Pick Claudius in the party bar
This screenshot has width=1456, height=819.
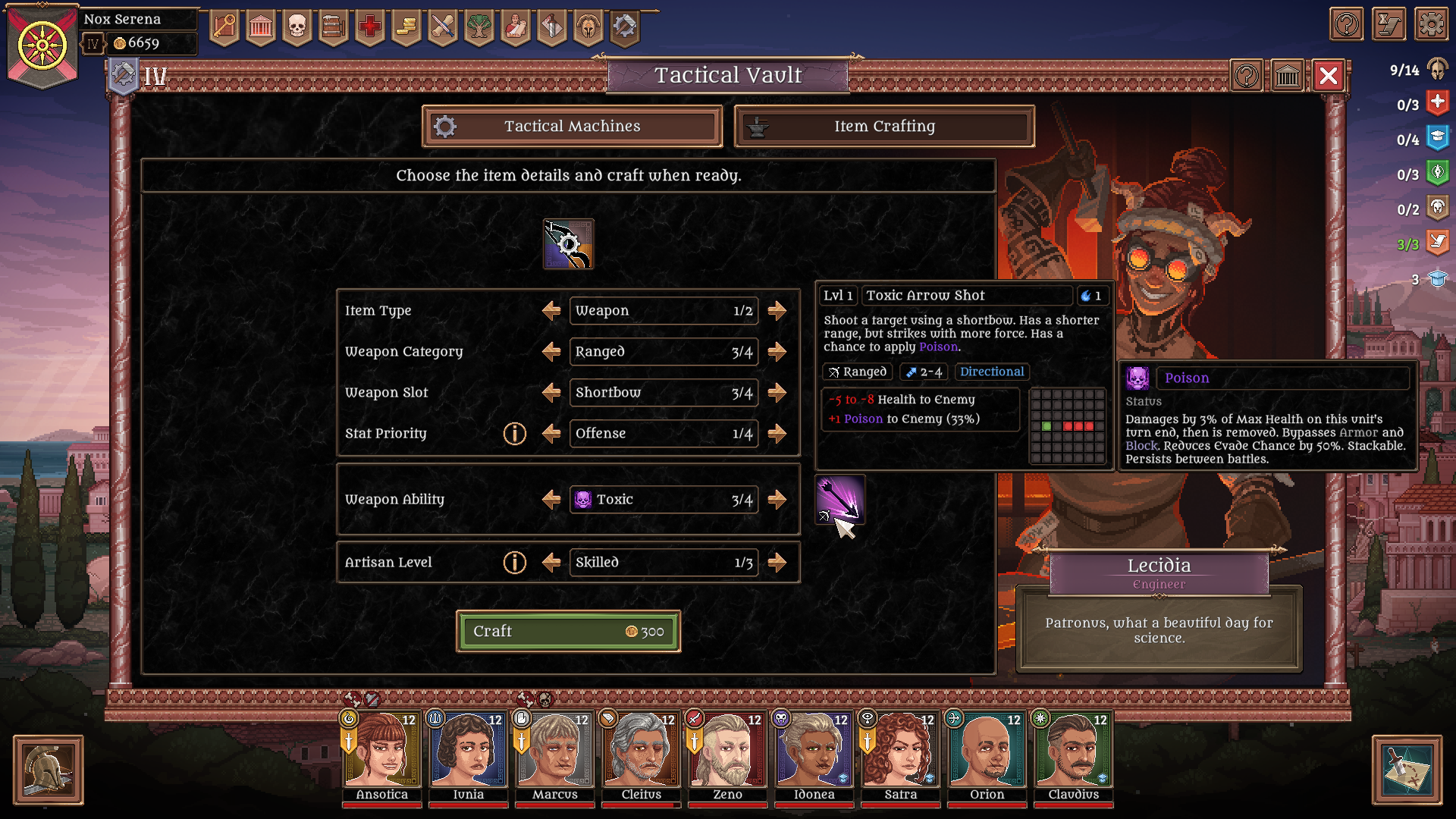coord(1073,752)
